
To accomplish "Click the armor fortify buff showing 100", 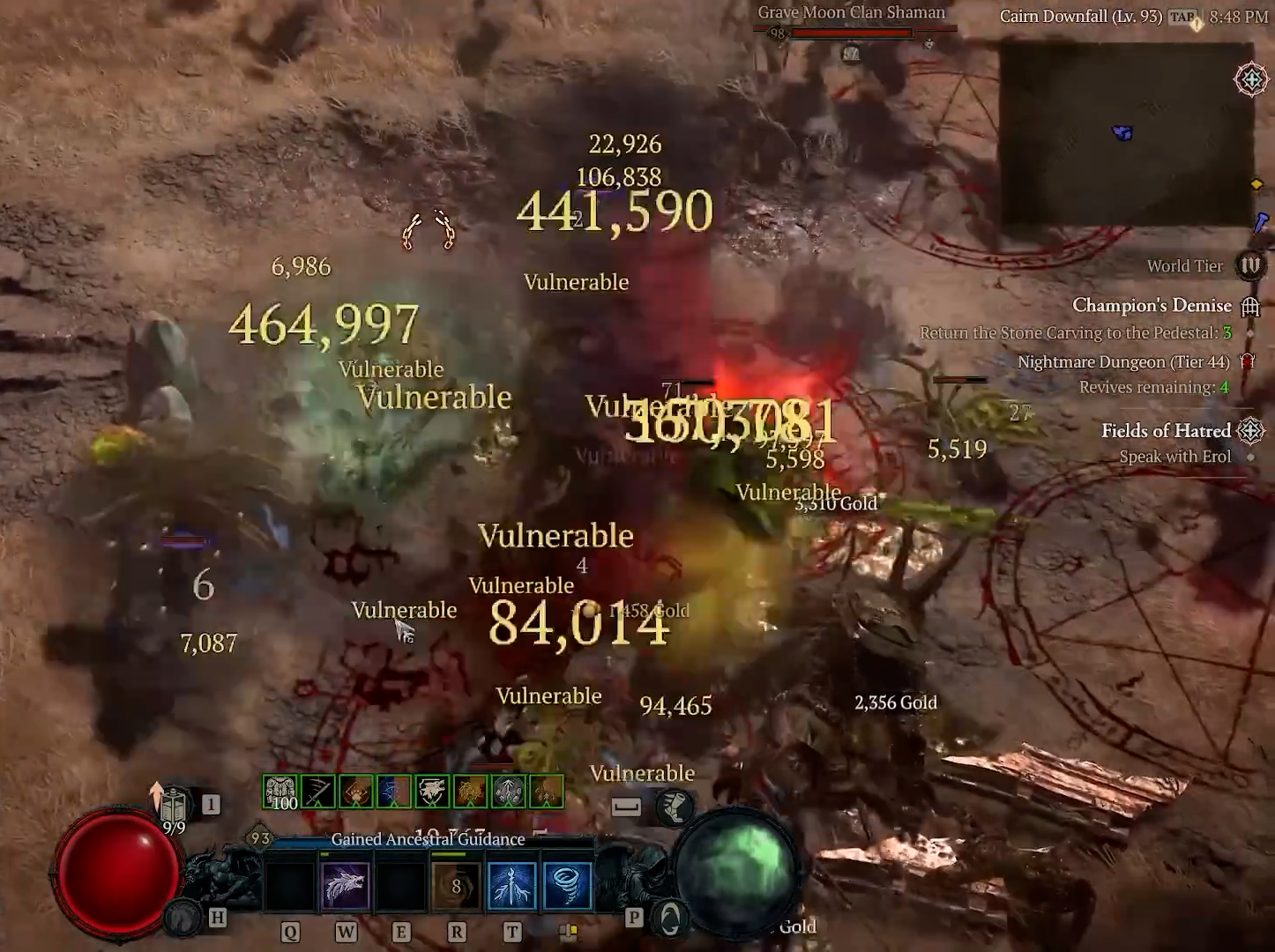I will coord(280,791).
